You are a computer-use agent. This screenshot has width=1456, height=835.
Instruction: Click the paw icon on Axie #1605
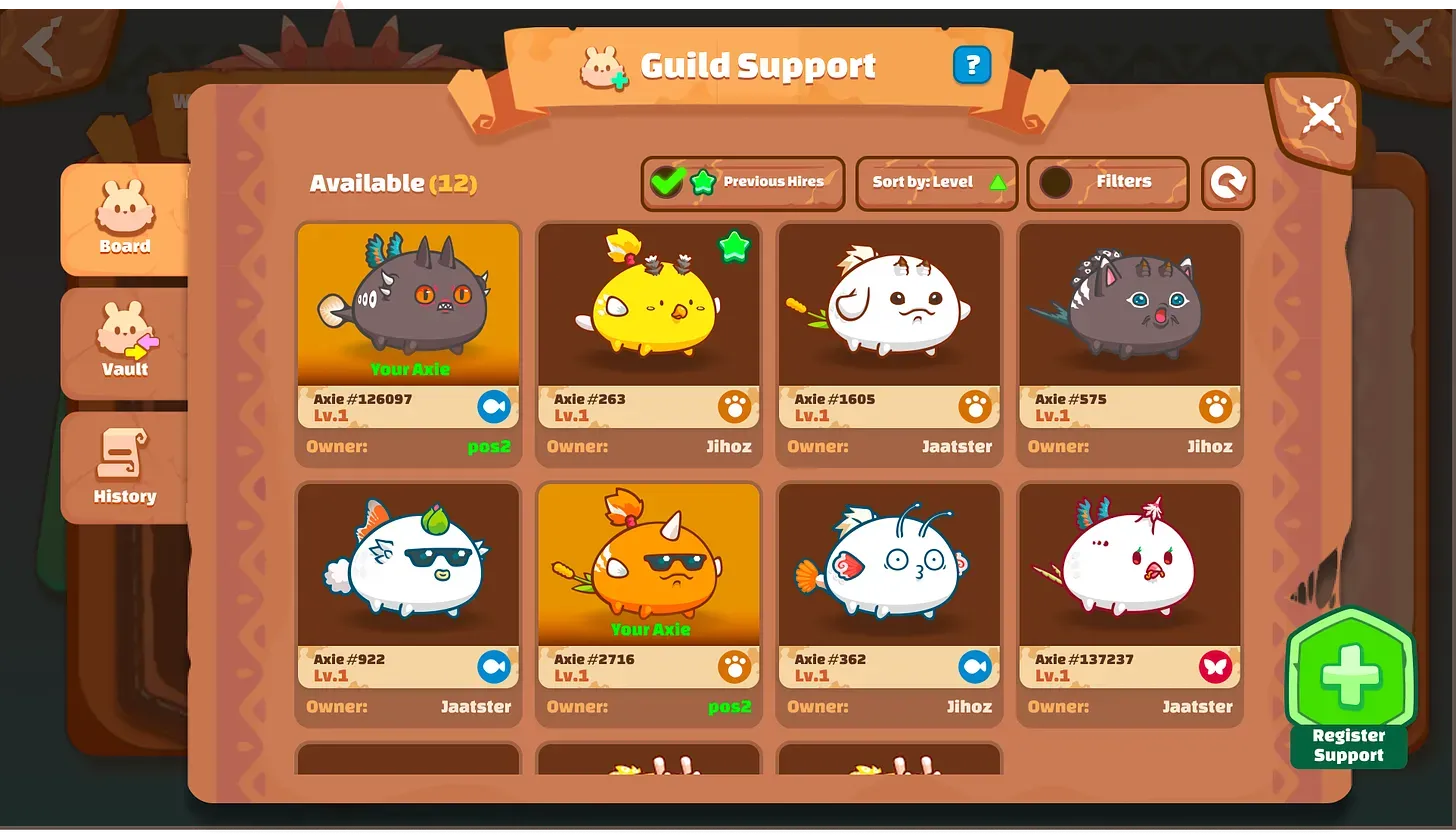point(976,406)
